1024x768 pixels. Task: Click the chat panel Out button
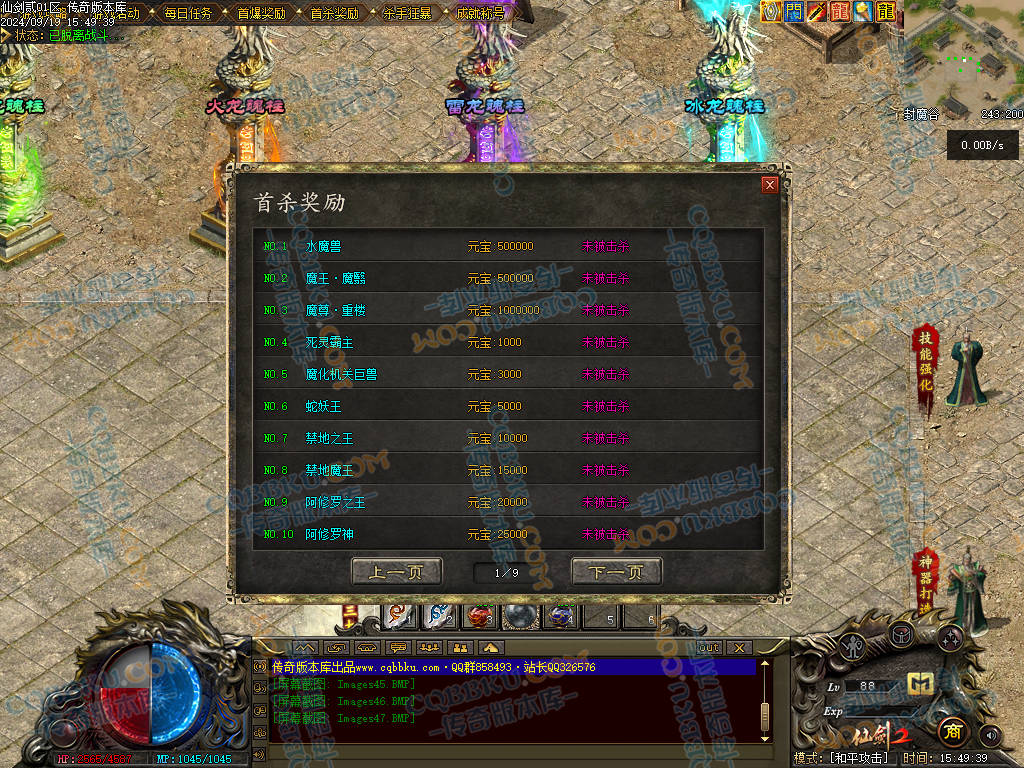click(709, 648)
